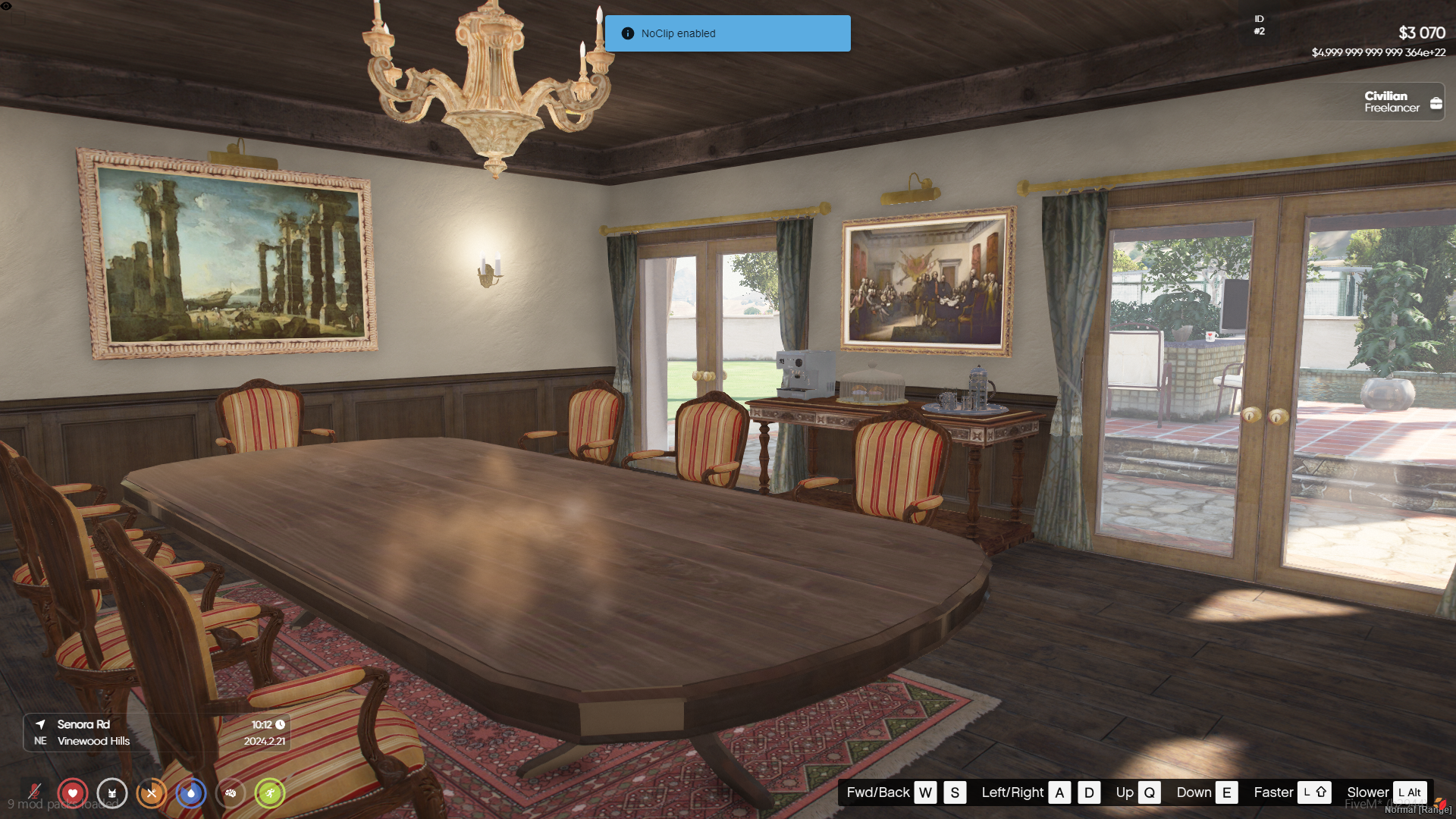Image resolution: width=1456 pixels, height=819 pixels.
Task: Open the Civilian Freelancer job panel
Action: coord(1401,102)
